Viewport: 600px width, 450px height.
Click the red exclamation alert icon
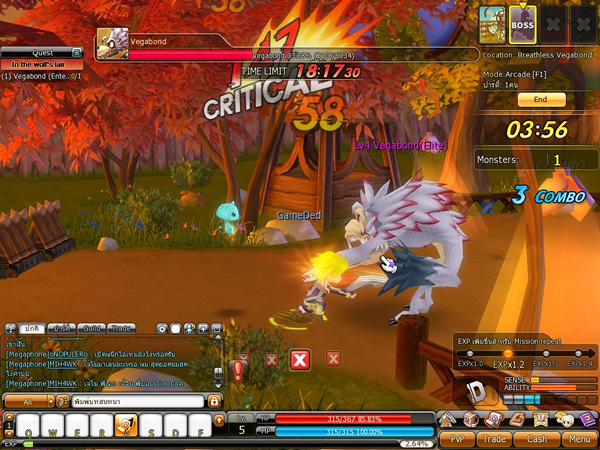coord(238,372)
